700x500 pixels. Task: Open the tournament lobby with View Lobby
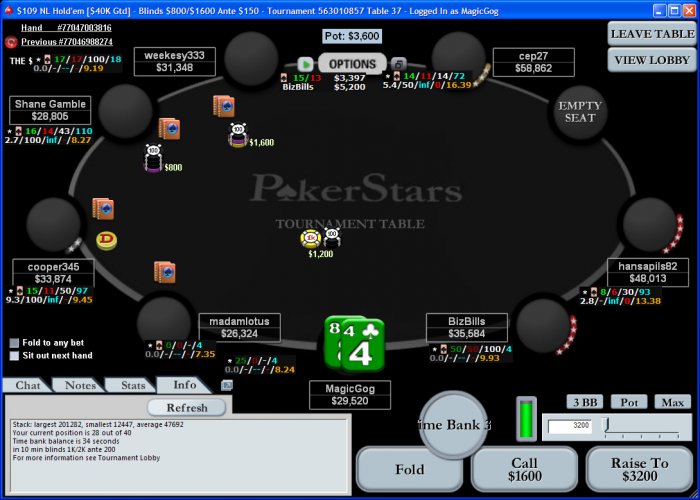pyautogui.click(x=652, y=59)
